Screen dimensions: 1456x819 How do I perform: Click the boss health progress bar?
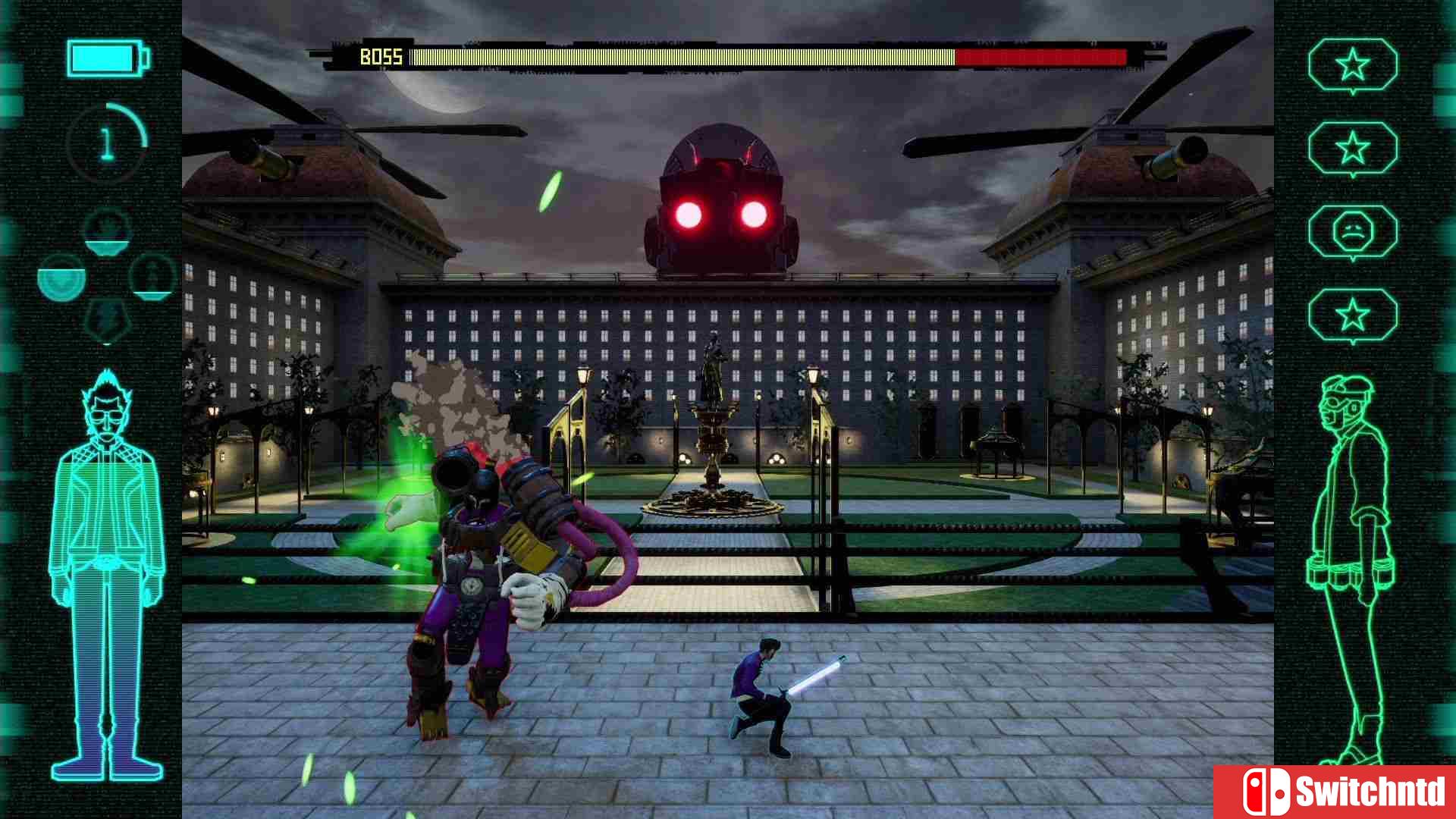tap(766, 55)
